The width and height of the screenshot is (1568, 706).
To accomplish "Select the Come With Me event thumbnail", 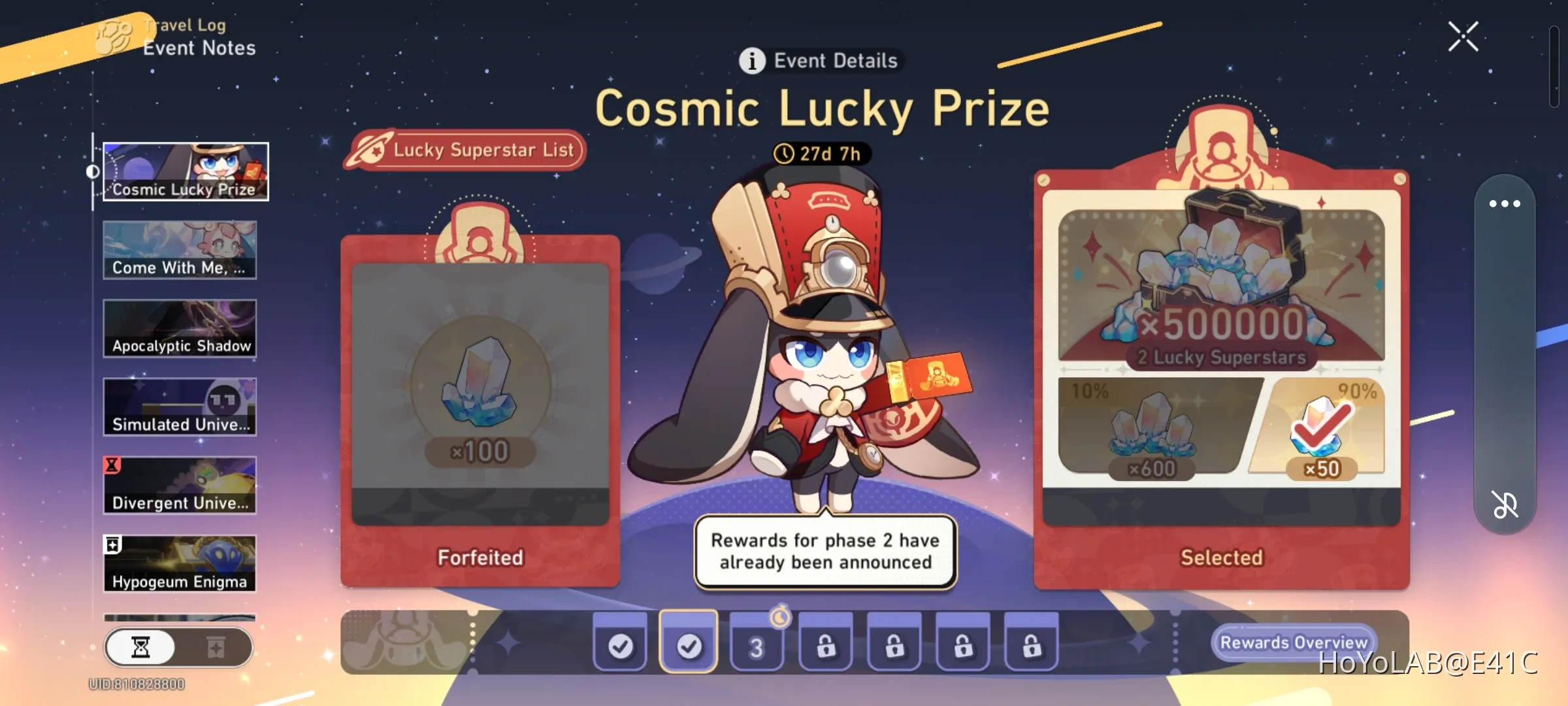I will 180,250.
